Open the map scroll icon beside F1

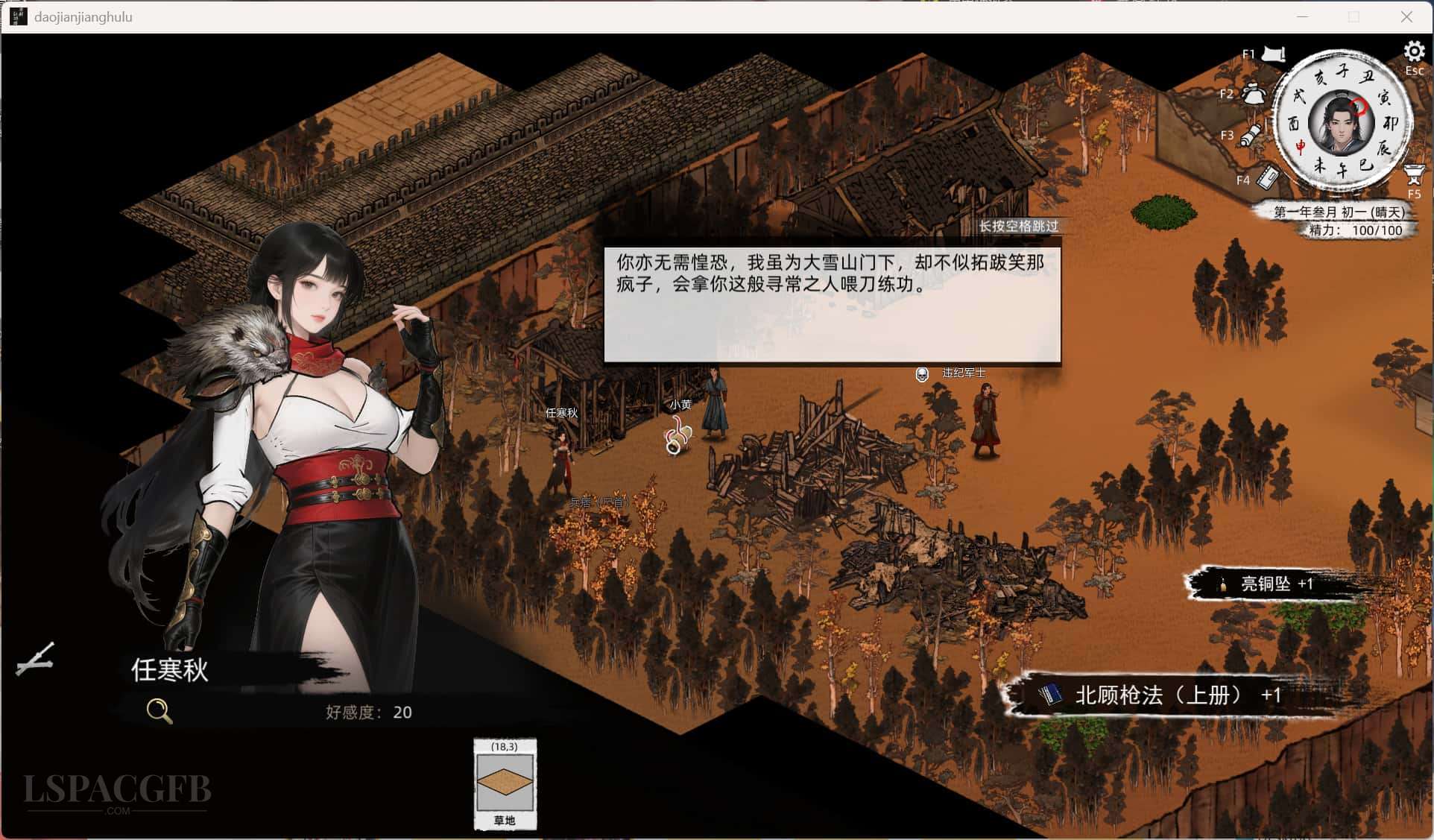click(1274, 54)
